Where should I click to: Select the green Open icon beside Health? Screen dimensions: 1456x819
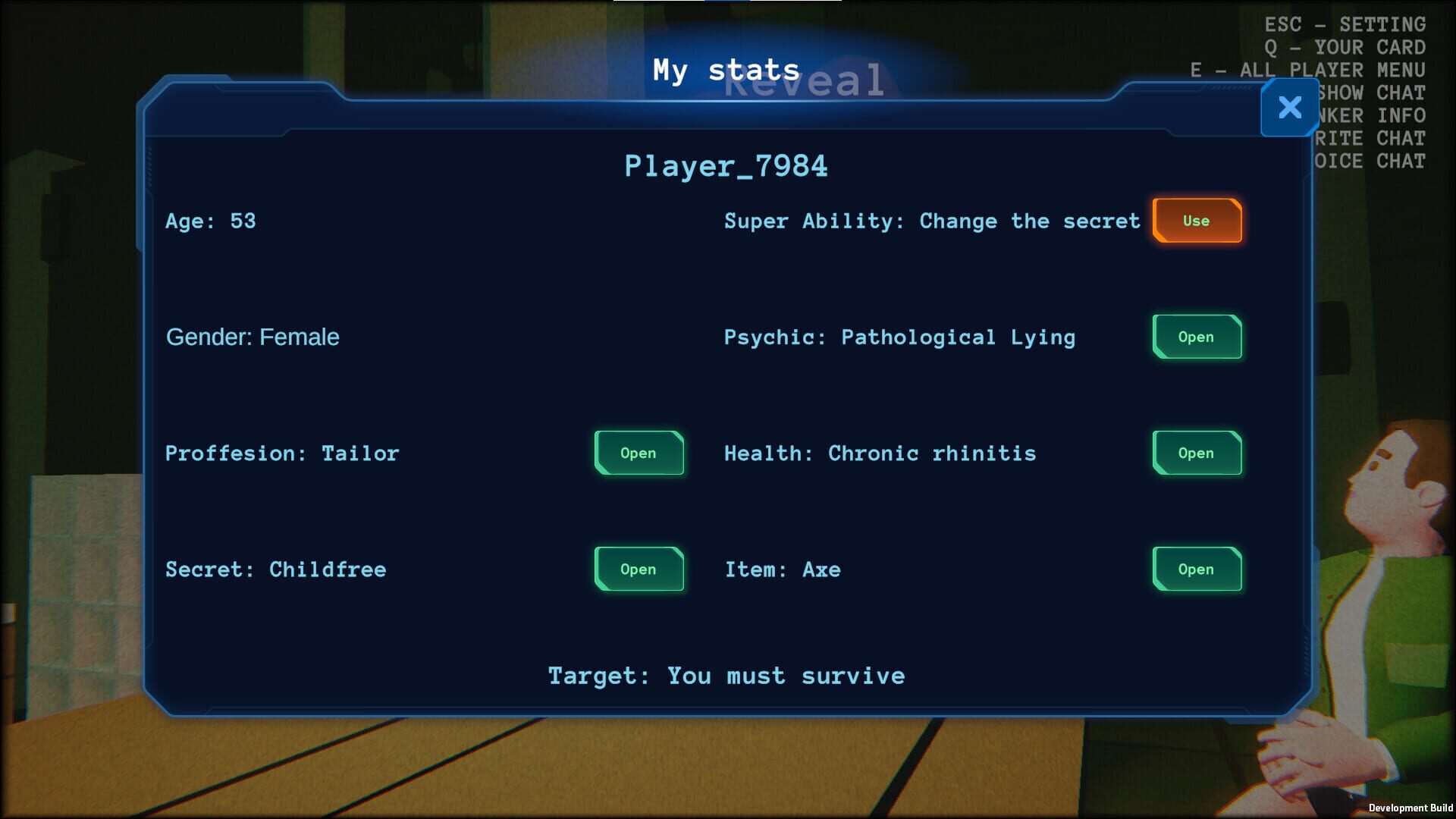pos(1197,453)
